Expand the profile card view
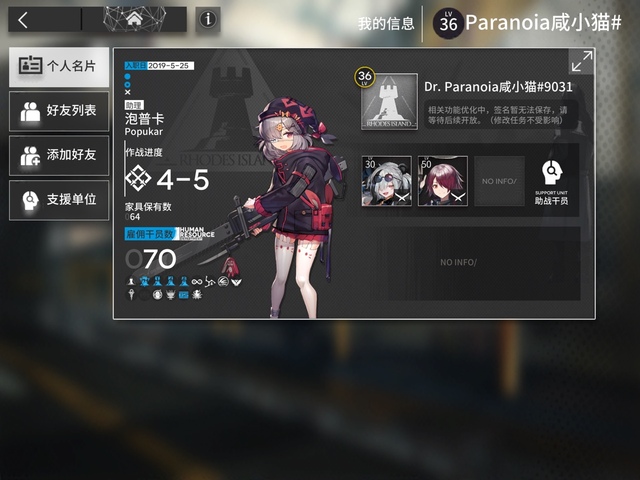 (581, 61)
